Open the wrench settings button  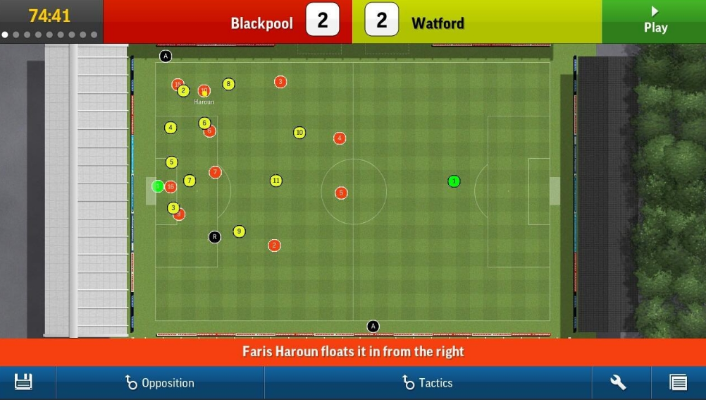pos(618,382)
